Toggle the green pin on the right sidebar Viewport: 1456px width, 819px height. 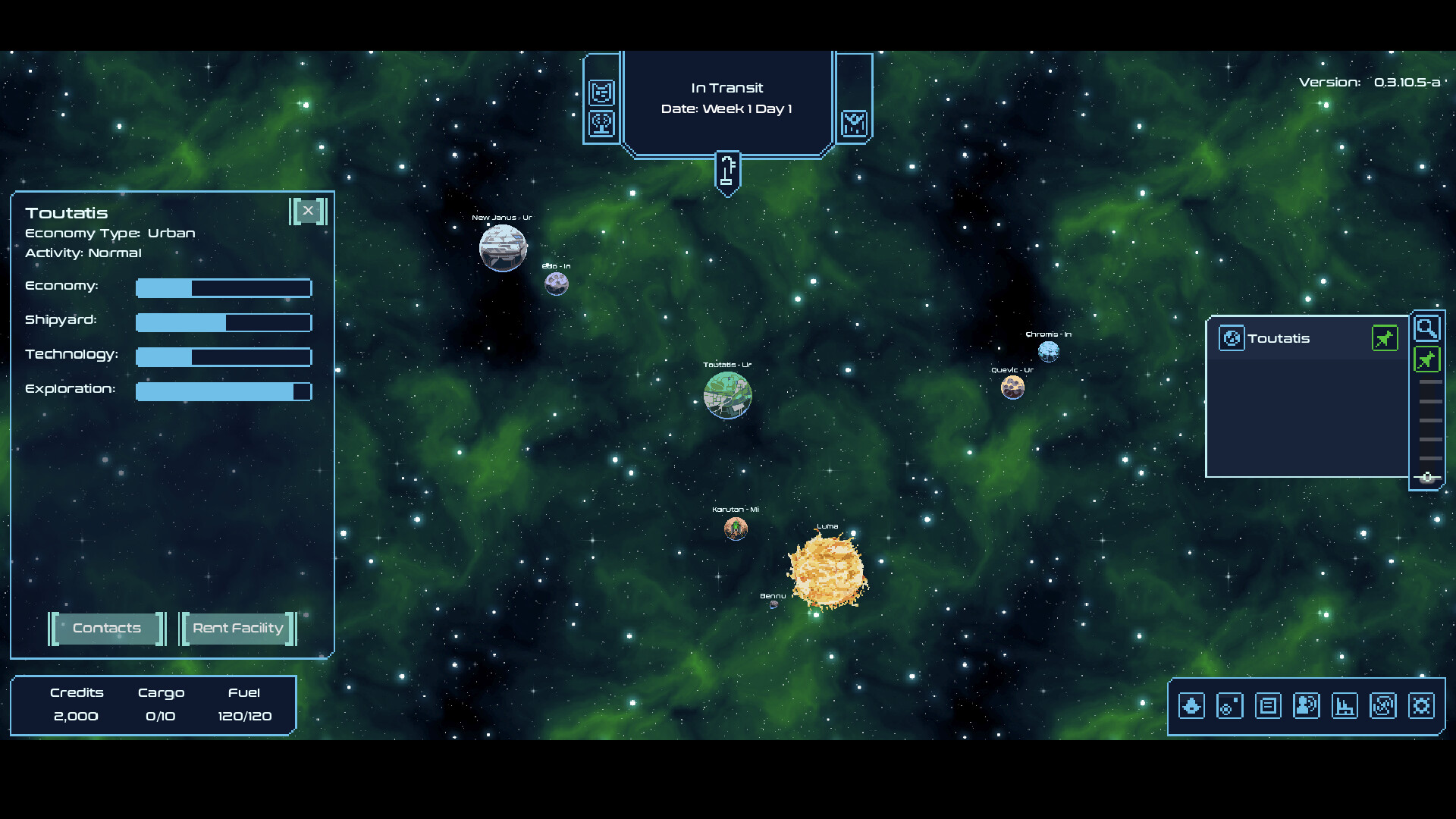(1427, 359)
